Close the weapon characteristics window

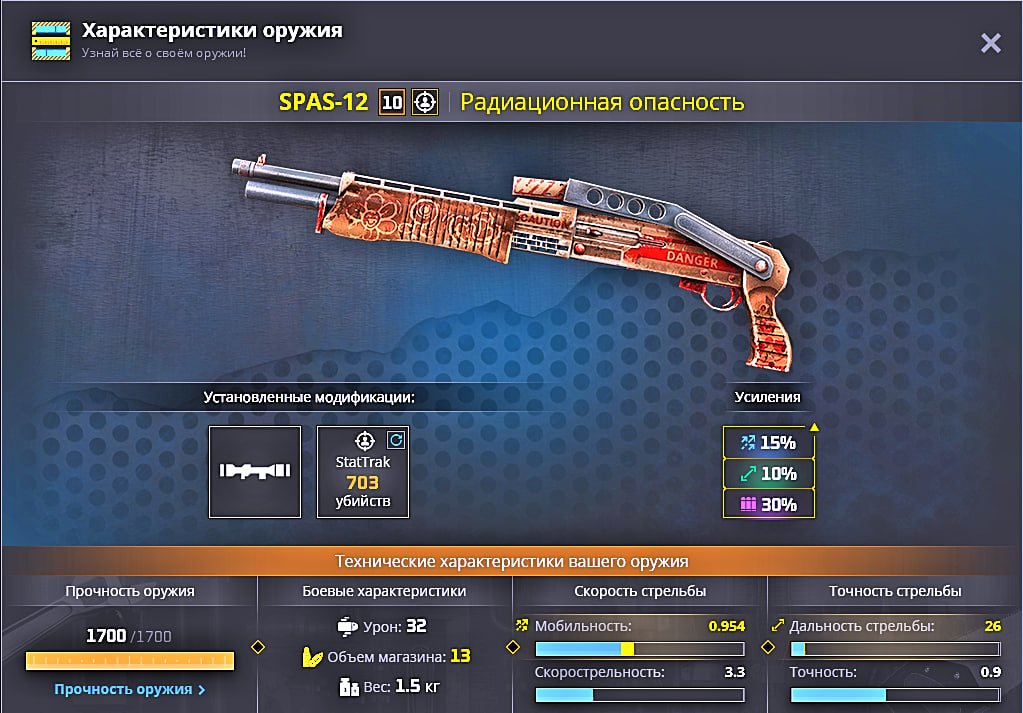990,43
